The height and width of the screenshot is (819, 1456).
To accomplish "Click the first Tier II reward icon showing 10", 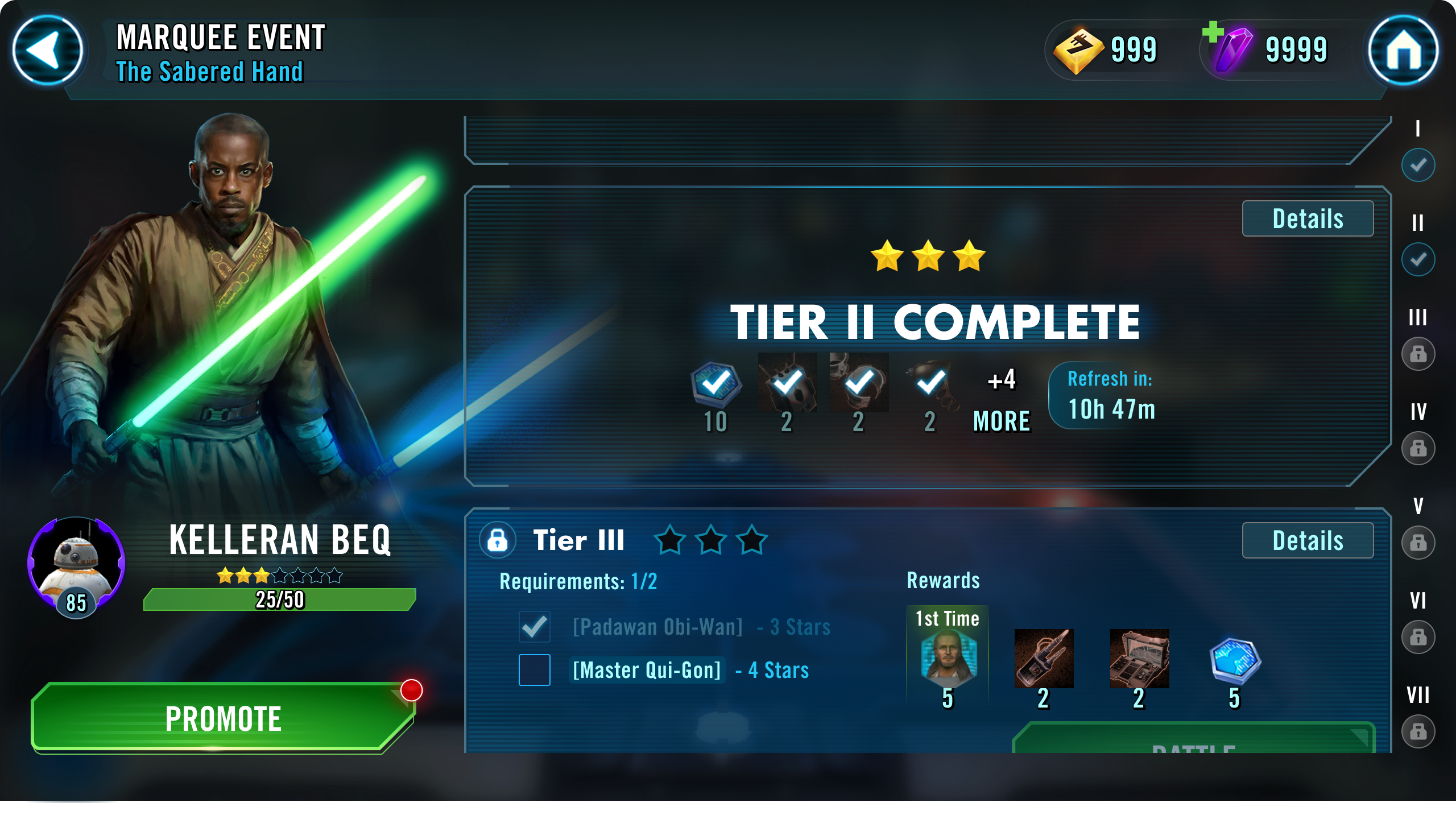I will (x=716, y=386).
